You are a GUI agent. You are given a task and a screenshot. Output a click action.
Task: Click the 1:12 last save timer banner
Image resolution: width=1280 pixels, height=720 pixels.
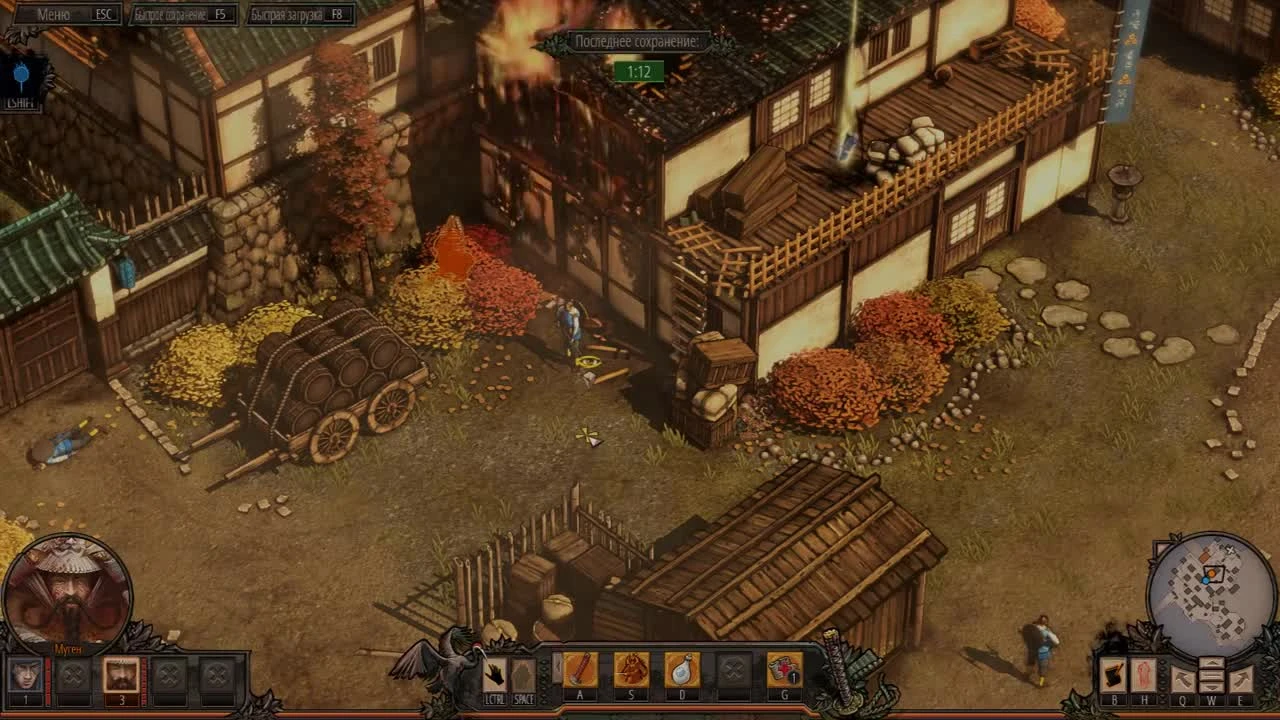pos(639,70)
